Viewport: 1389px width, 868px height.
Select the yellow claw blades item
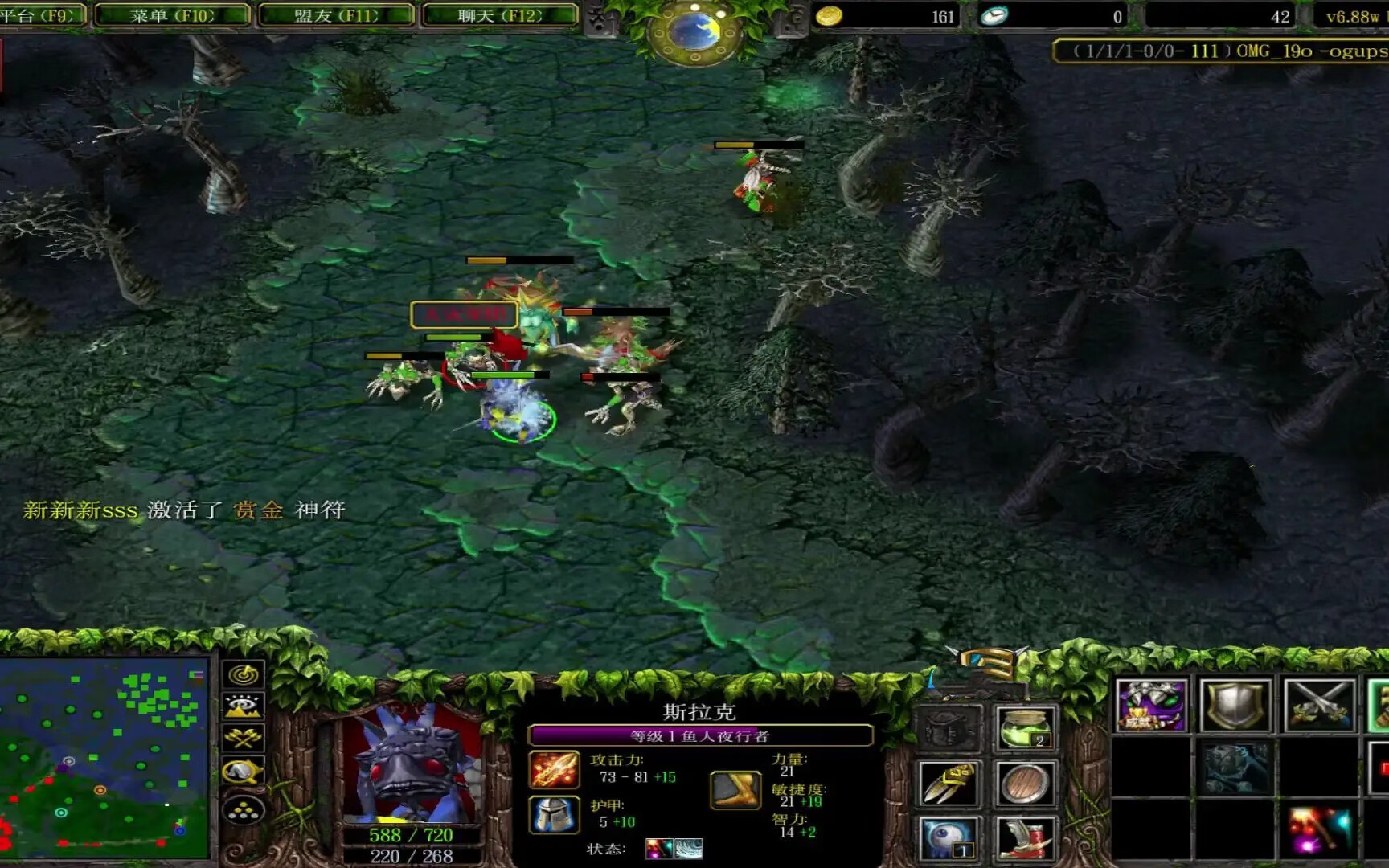949,784
